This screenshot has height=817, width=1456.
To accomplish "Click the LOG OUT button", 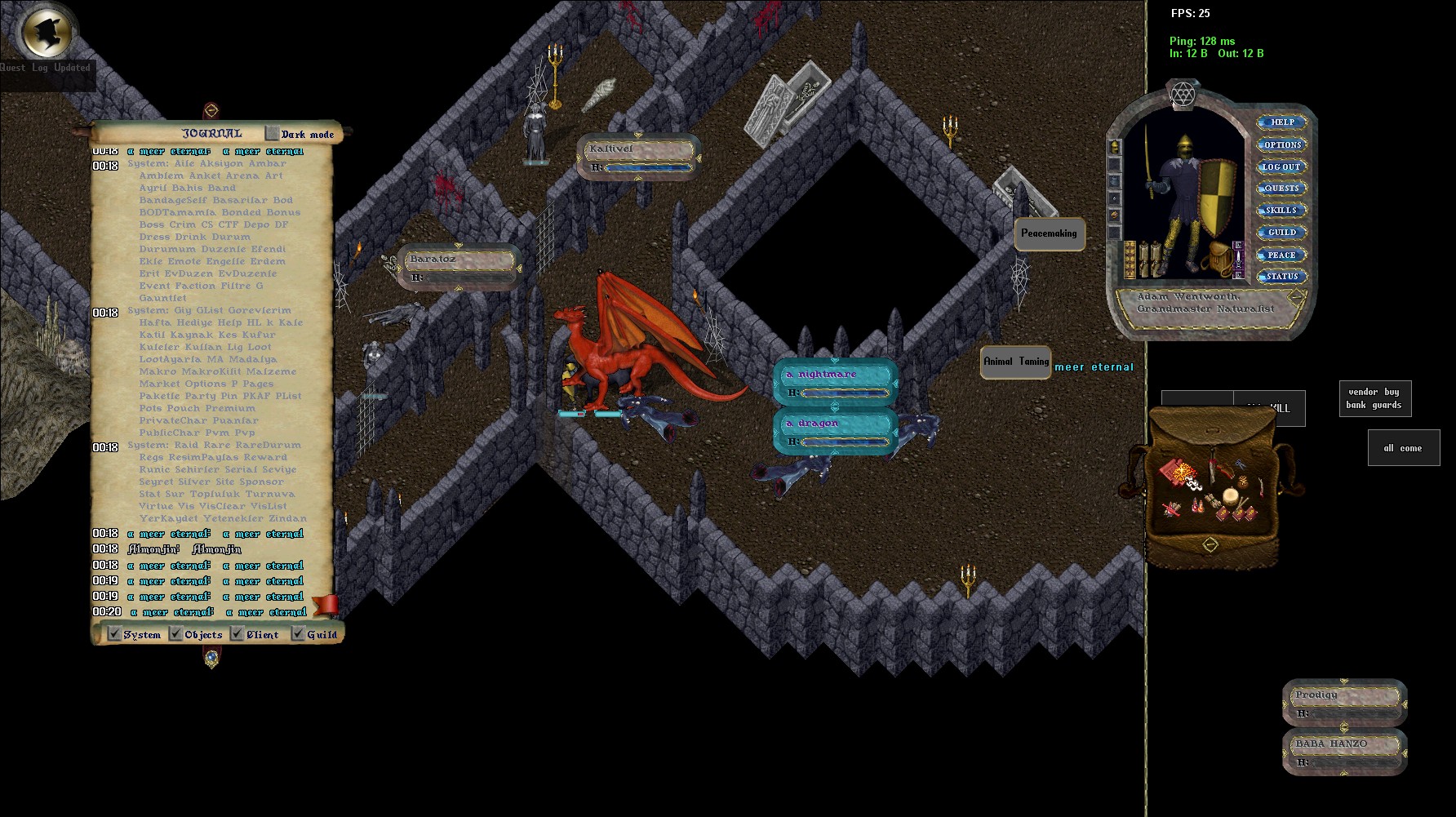I will (x=1281, y=167).
